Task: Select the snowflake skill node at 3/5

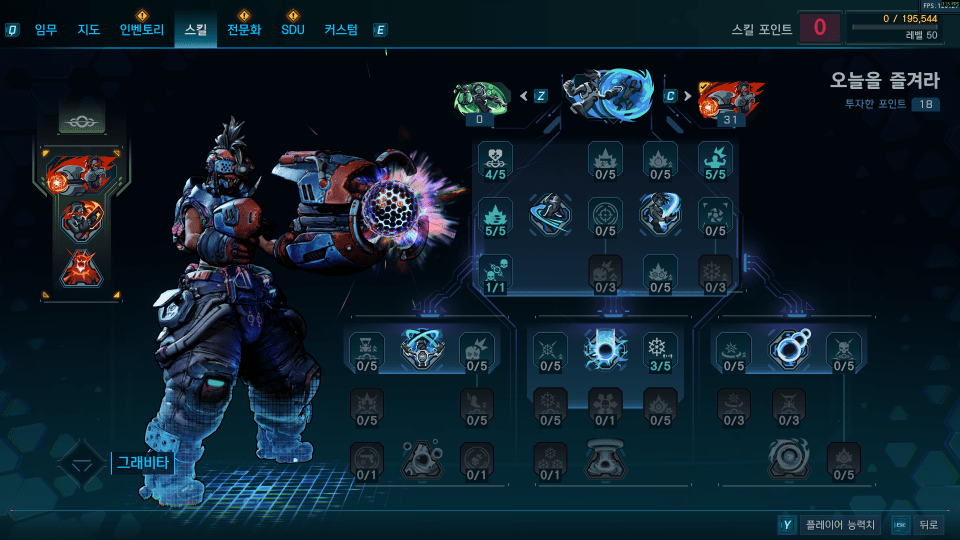Action: click(x=659, y=348)
